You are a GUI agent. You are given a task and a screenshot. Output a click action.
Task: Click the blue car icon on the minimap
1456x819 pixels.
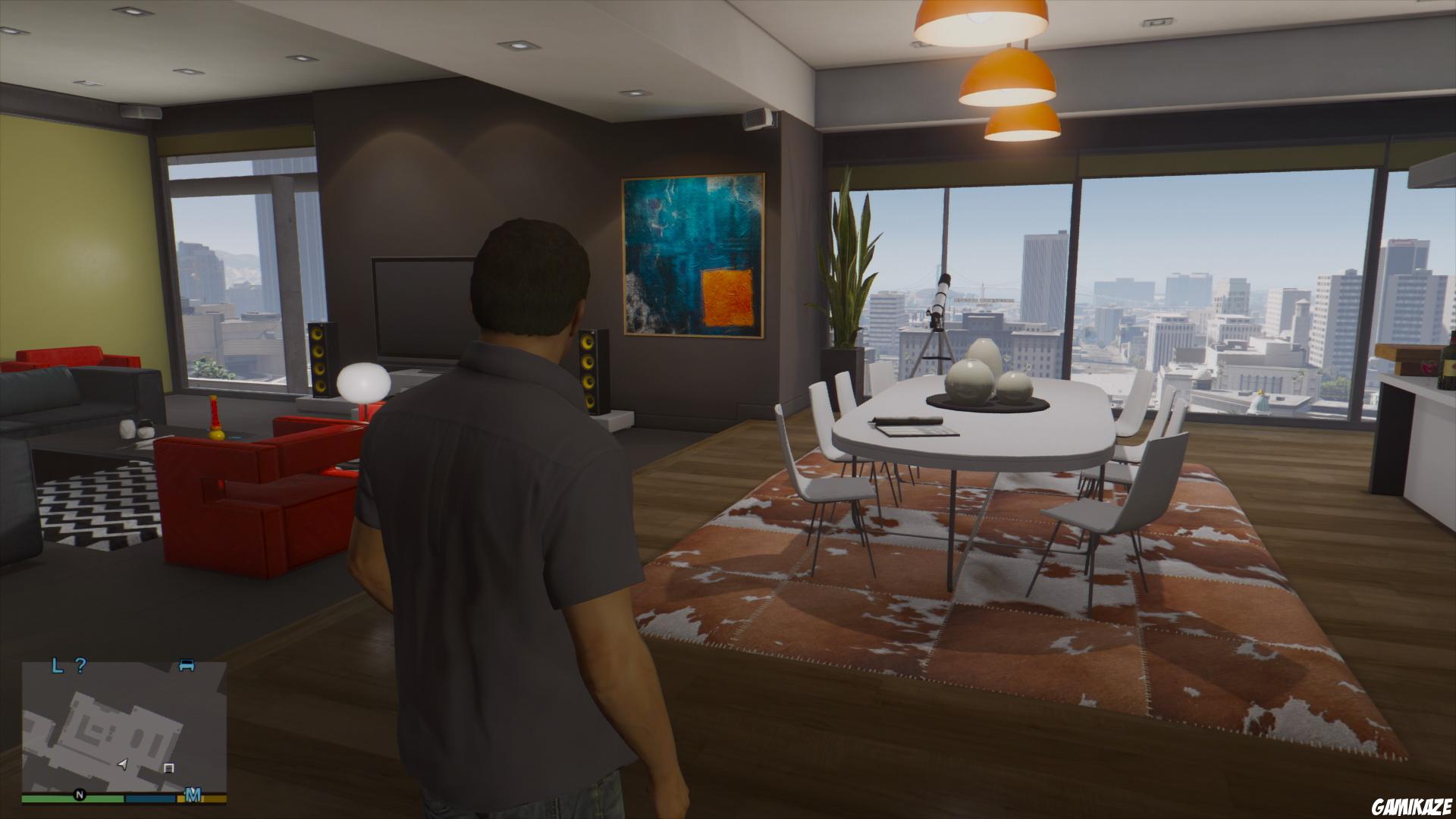[x=186, y=664]
